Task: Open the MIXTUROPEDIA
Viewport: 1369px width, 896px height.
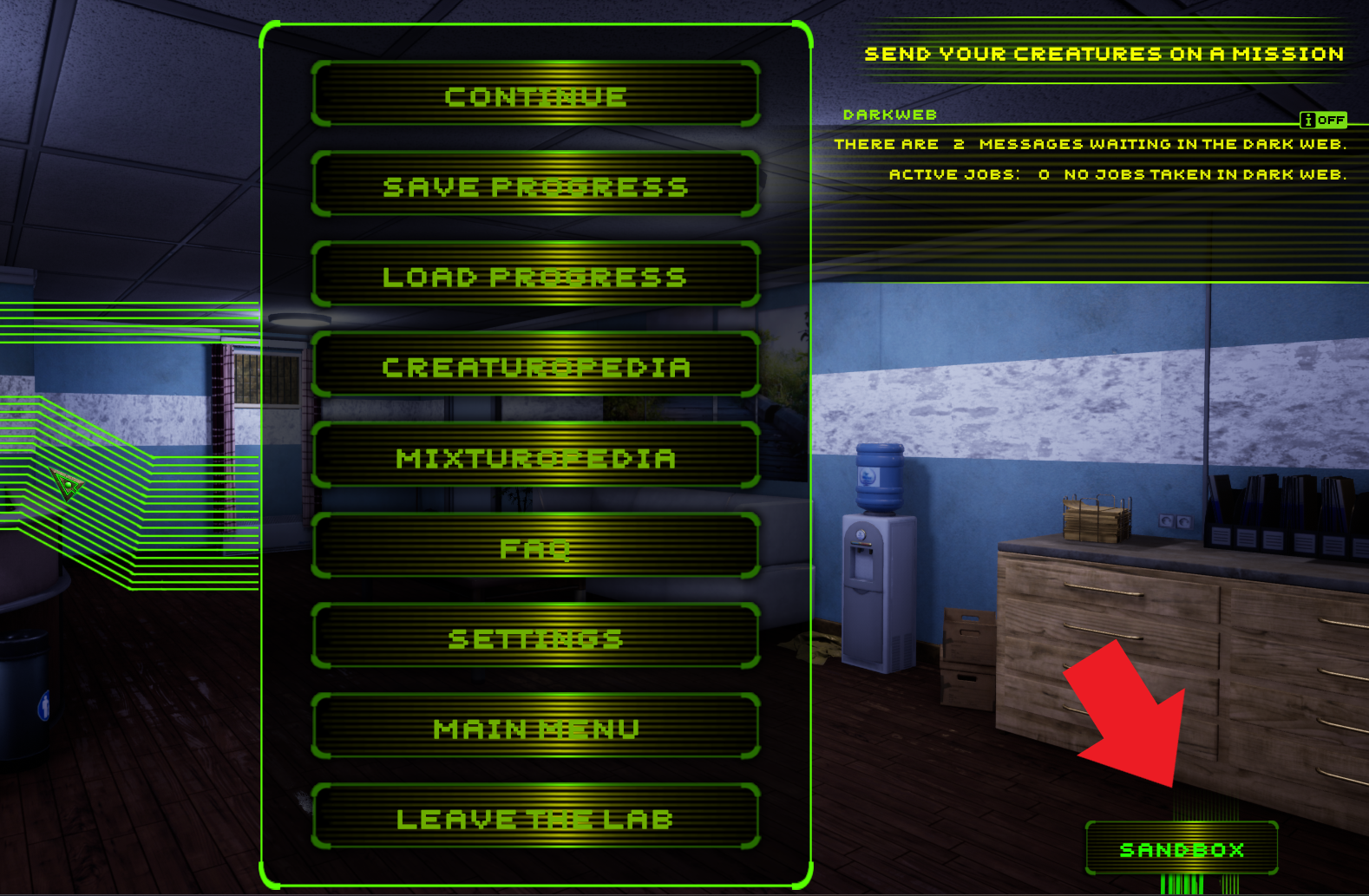Action: pyautogui.click(x=536, y=457)
